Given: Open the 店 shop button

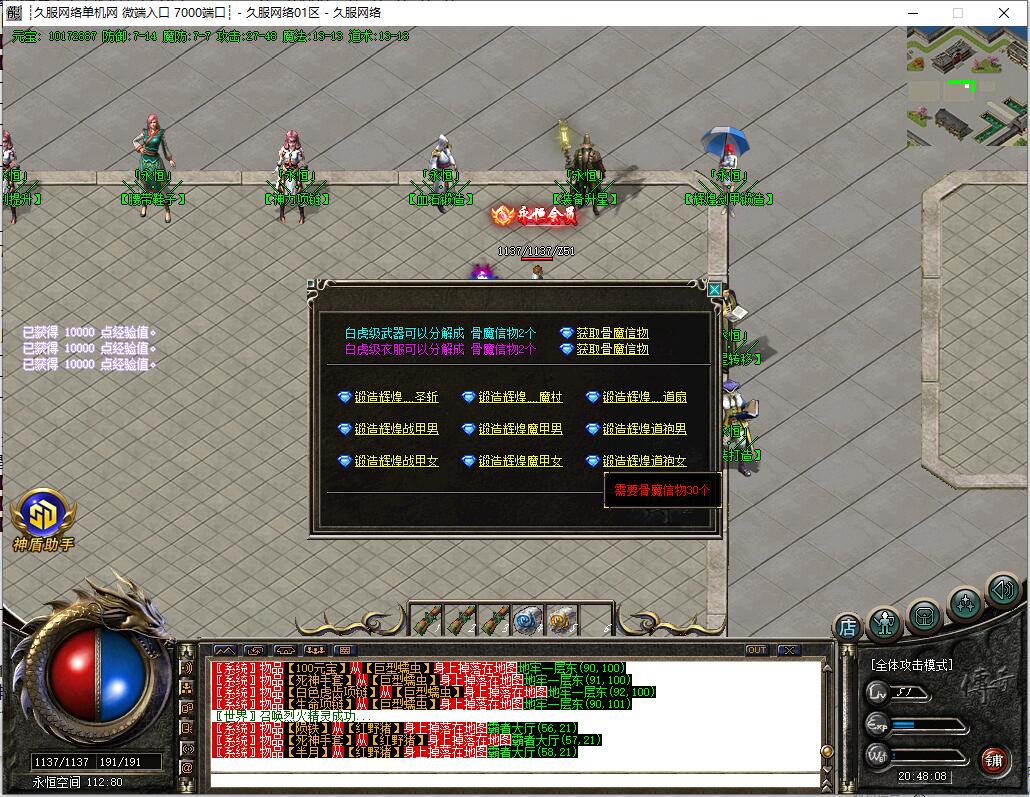Looking at the screenshot, I should click(x=847, y=627).
